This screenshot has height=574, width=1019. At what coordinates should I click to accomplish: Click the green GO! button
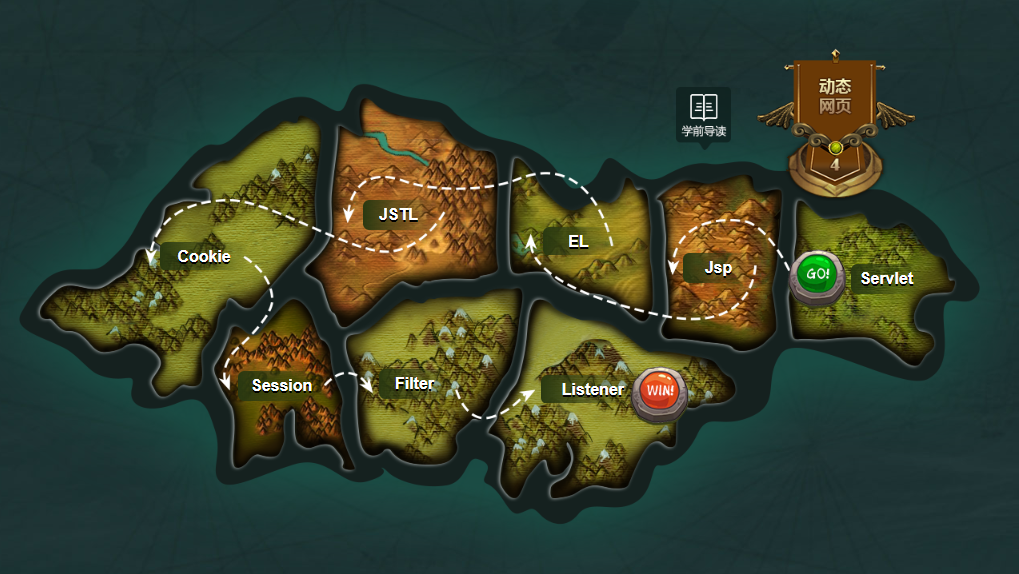[817, 275]
